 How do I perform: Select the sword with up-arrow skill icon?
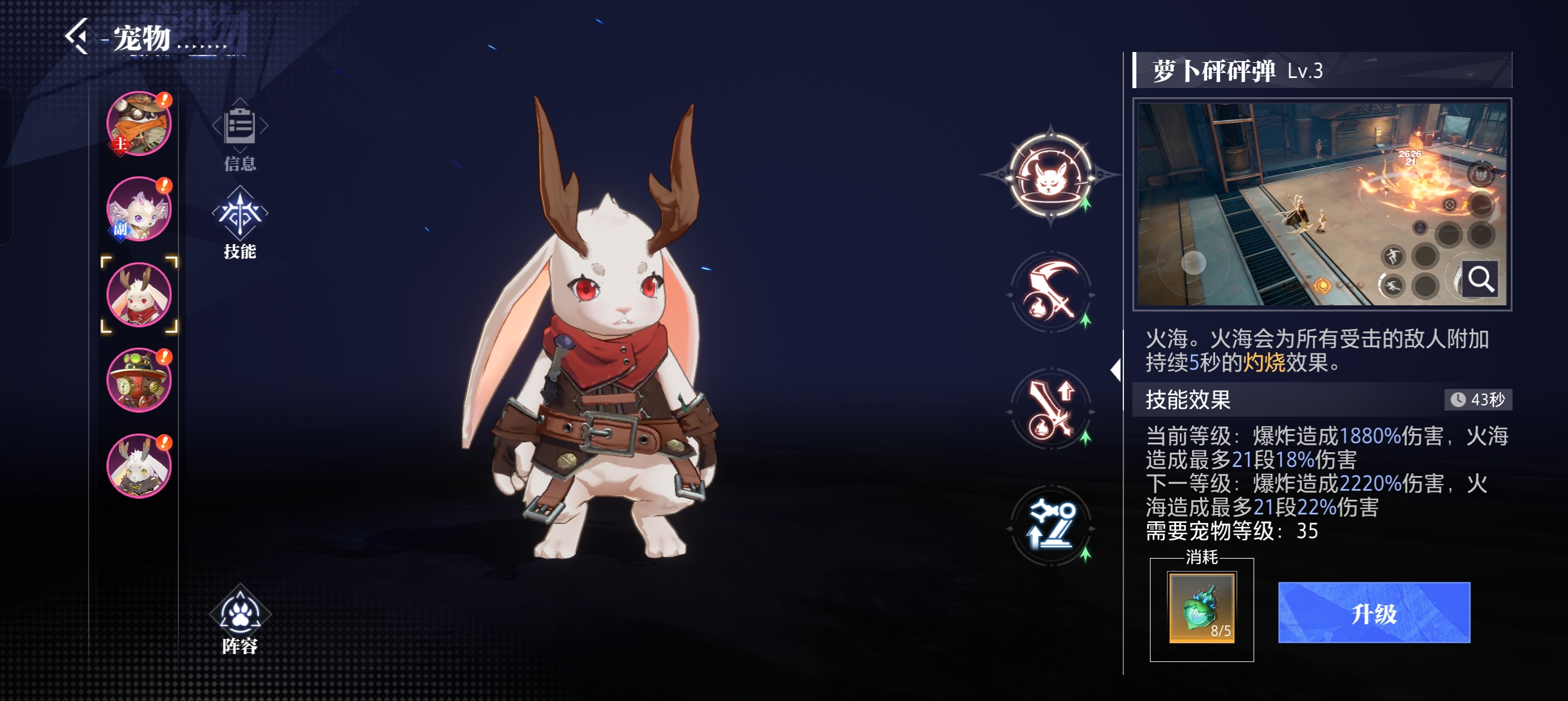[x=1050, y=409]
